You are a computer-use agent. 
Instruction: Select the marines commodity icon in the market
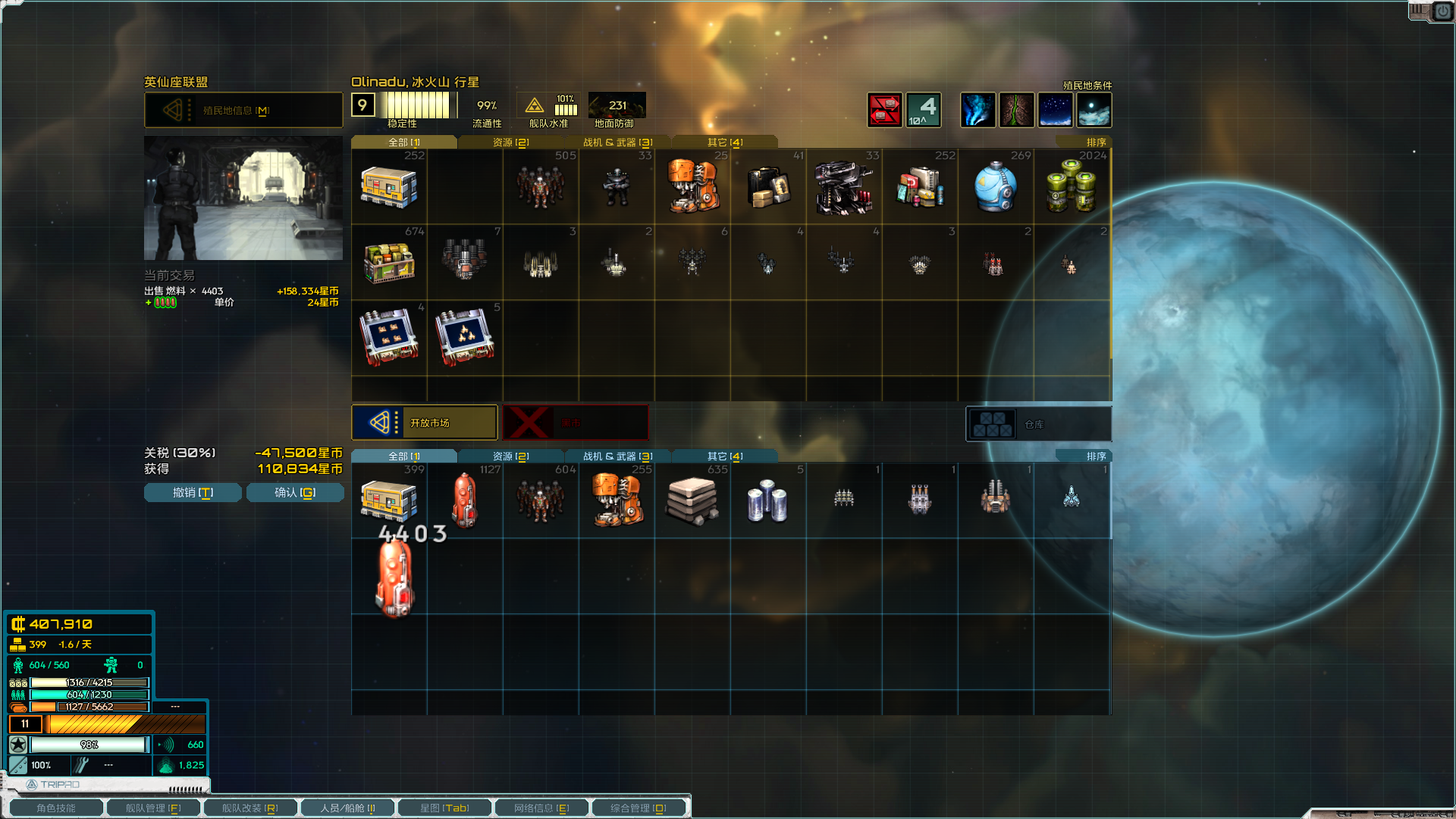coord(540,186)
